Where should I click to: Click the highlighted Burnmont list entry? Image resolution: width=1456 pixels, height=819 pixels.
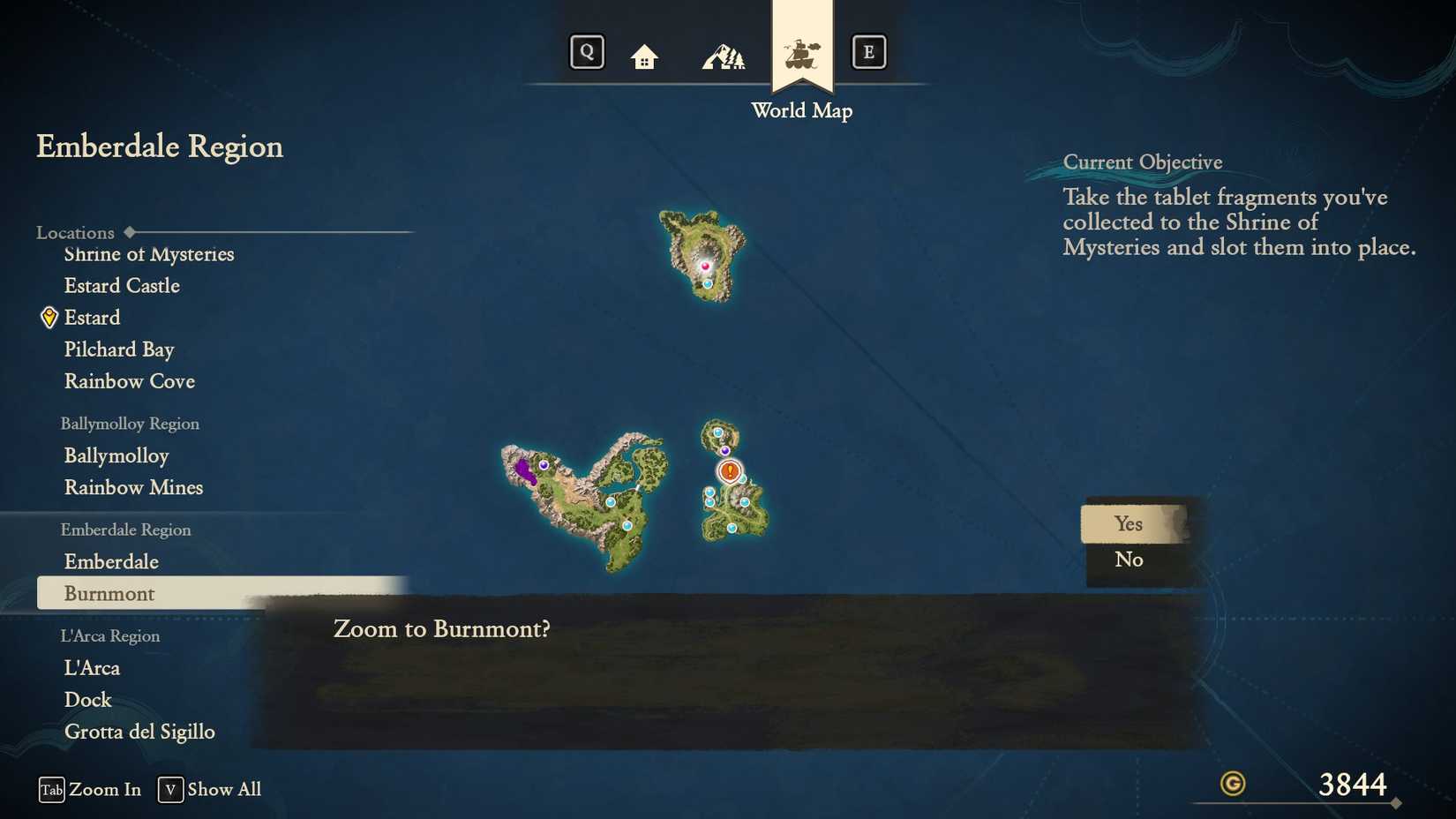[109, 593]
